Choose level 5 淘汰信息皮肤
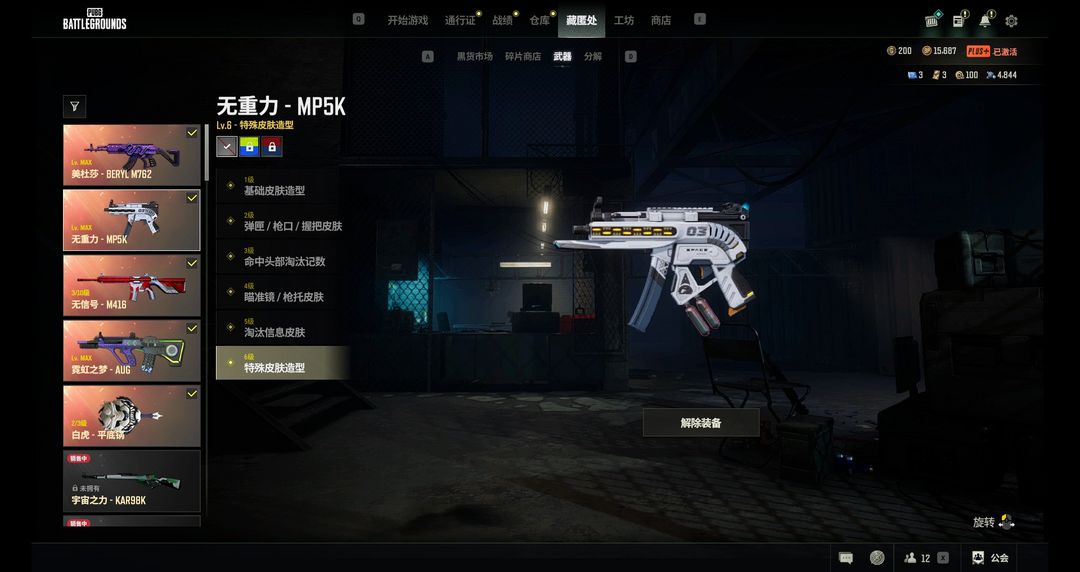The height and width of the screenshot is (572, 1080). coord(284,329)
